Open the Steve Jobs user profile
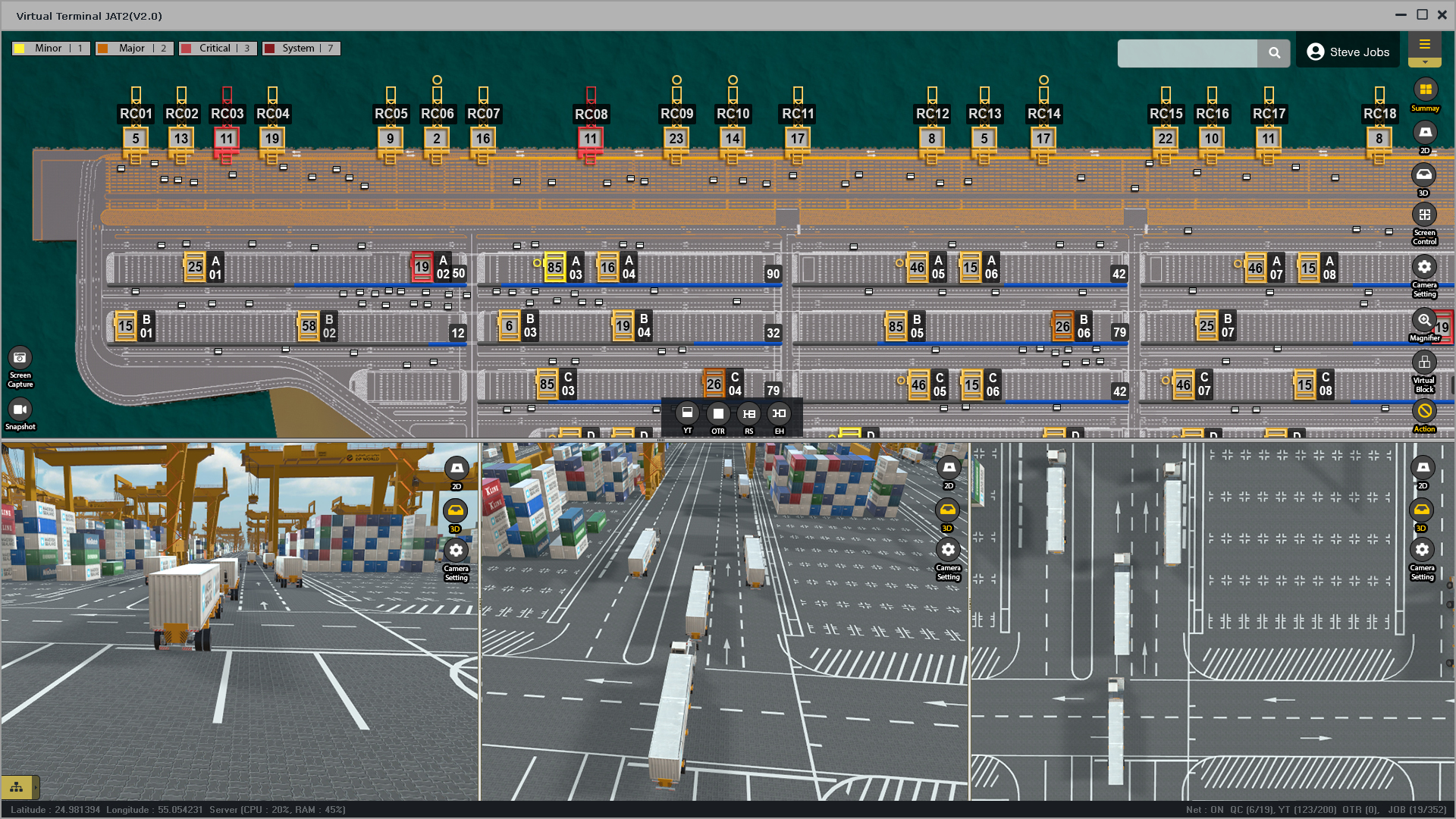1456x819 pixels. tap(1348, 52)
